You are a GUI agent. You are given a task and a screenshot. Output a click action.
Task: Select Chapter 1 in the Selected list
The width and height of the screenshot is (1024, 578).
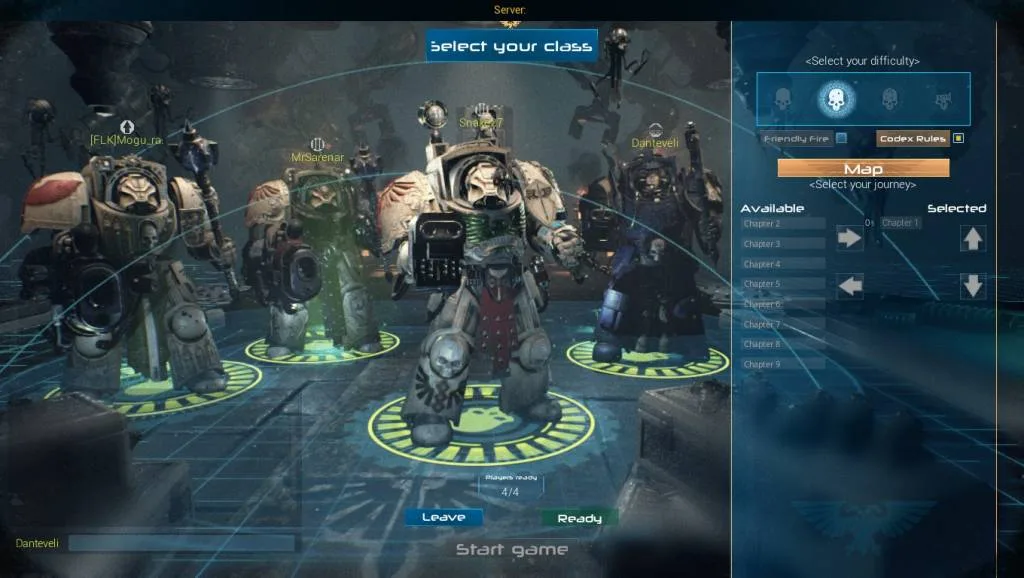[x=900, y=223]
